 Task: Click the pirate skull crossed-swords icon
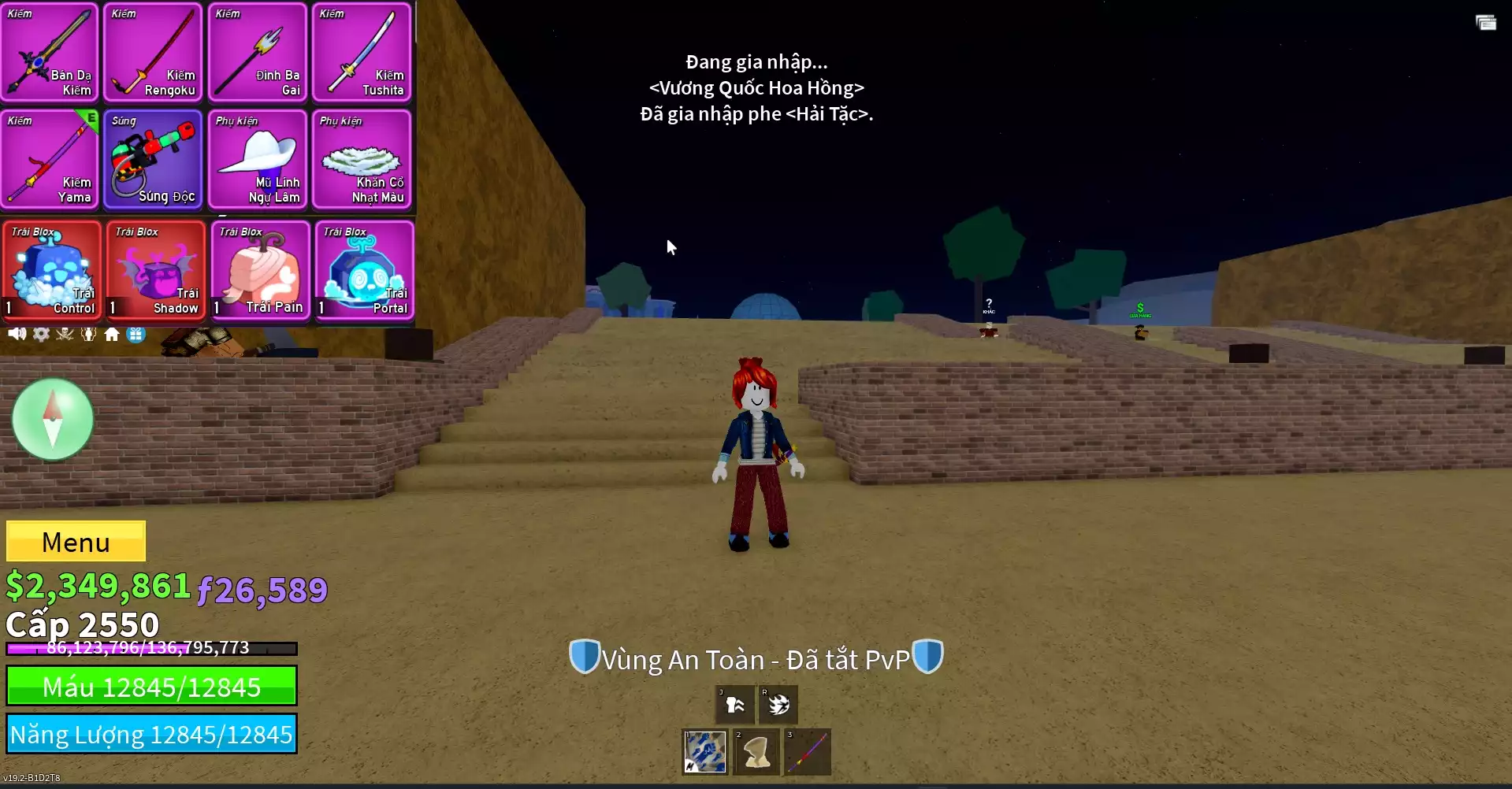(65, 334)
